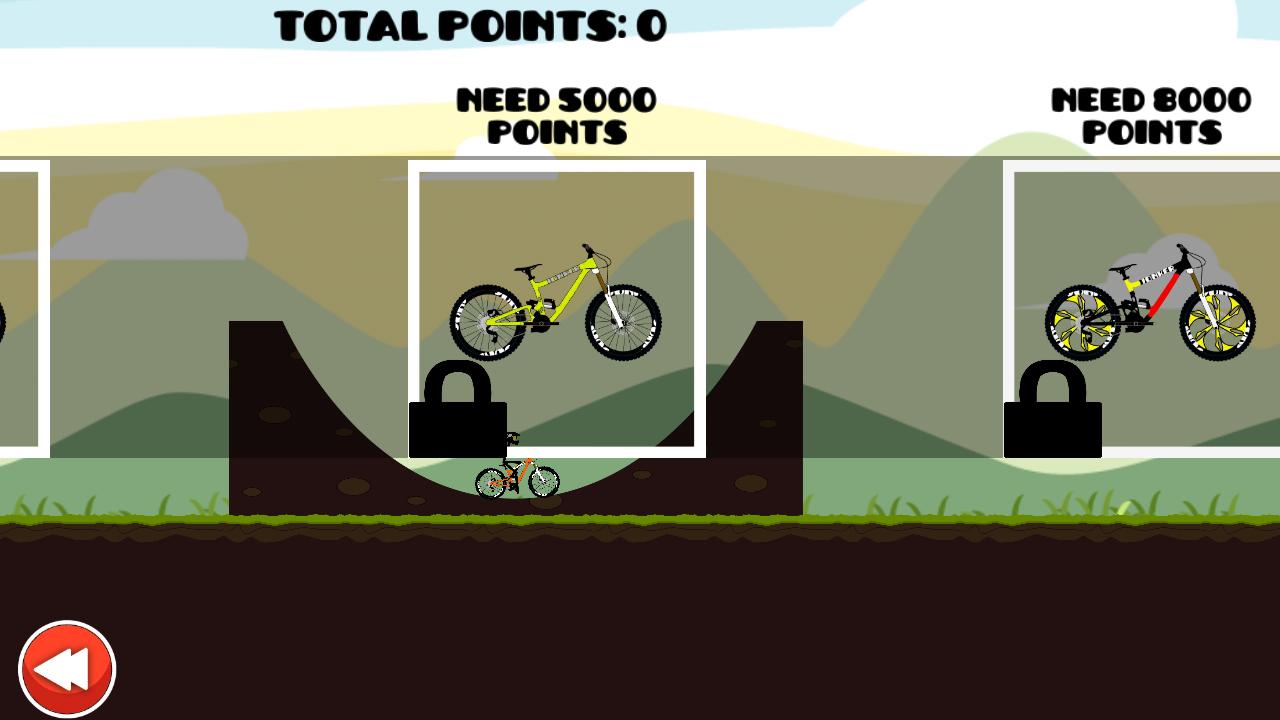Click the small lock above the current bike
Image resolution: width=1280 pixels, height=720 pixels.
510,440
